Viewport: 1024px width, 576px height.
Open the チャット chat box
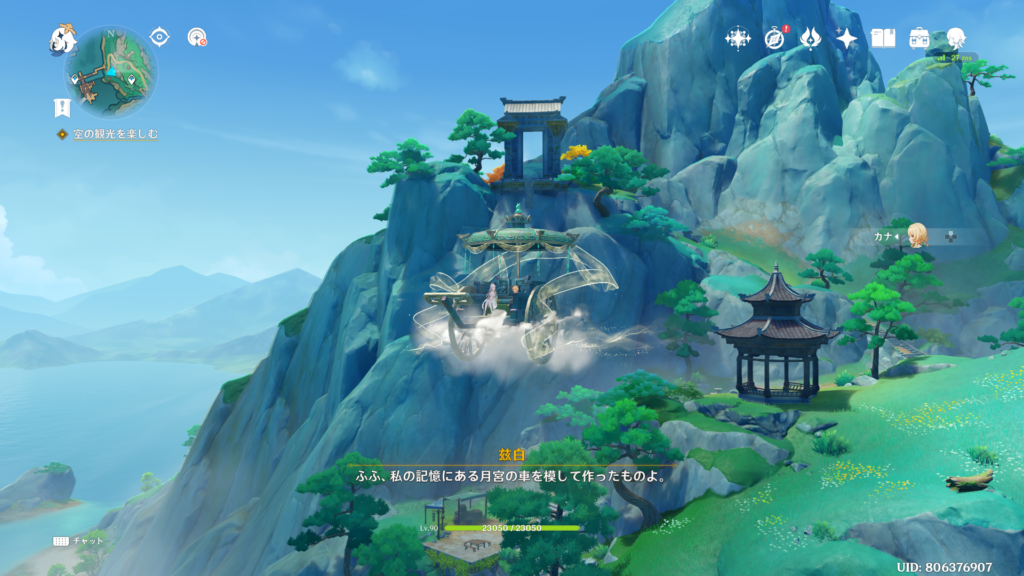click(78, 540)
